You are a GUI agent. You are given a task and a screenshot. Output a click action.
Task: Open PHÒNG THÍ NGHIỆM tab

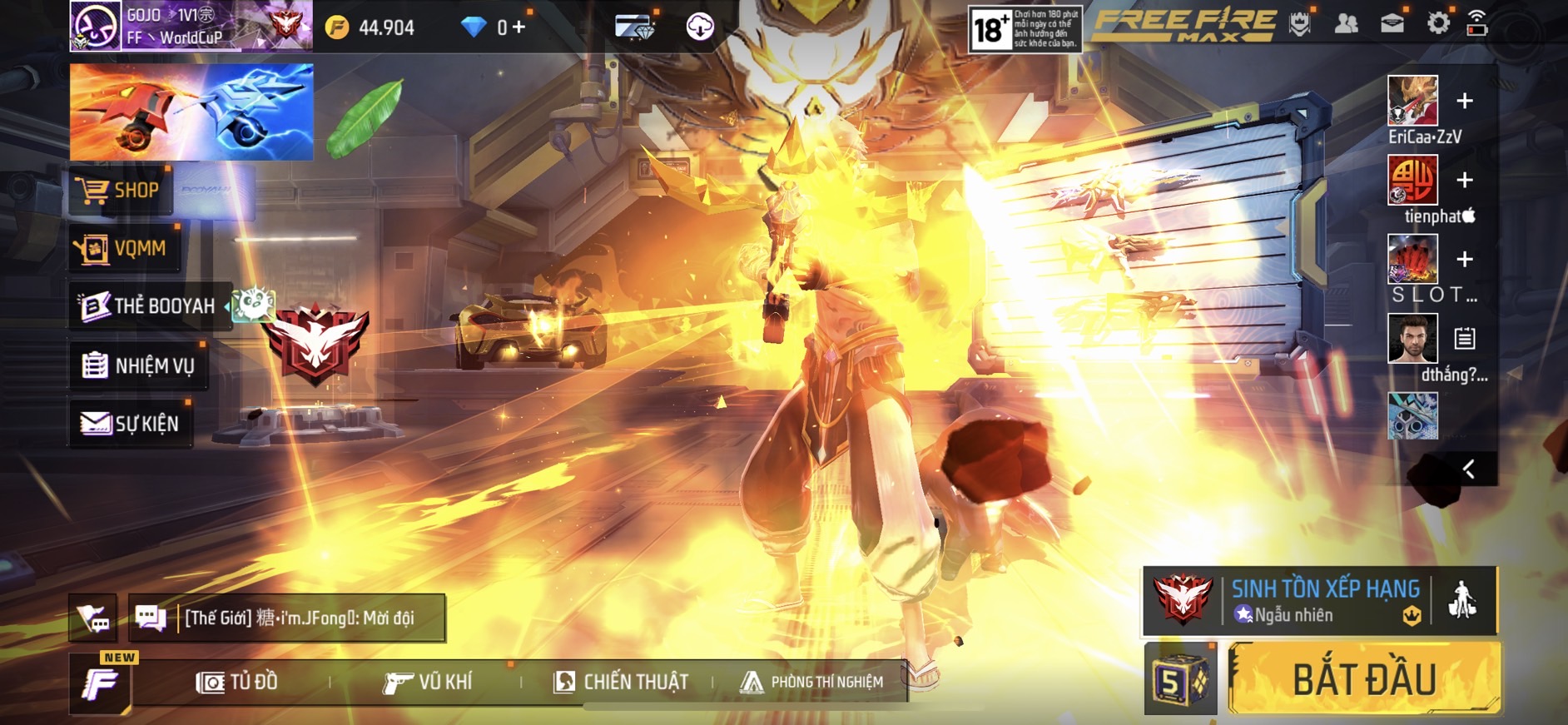pos(812,683)
